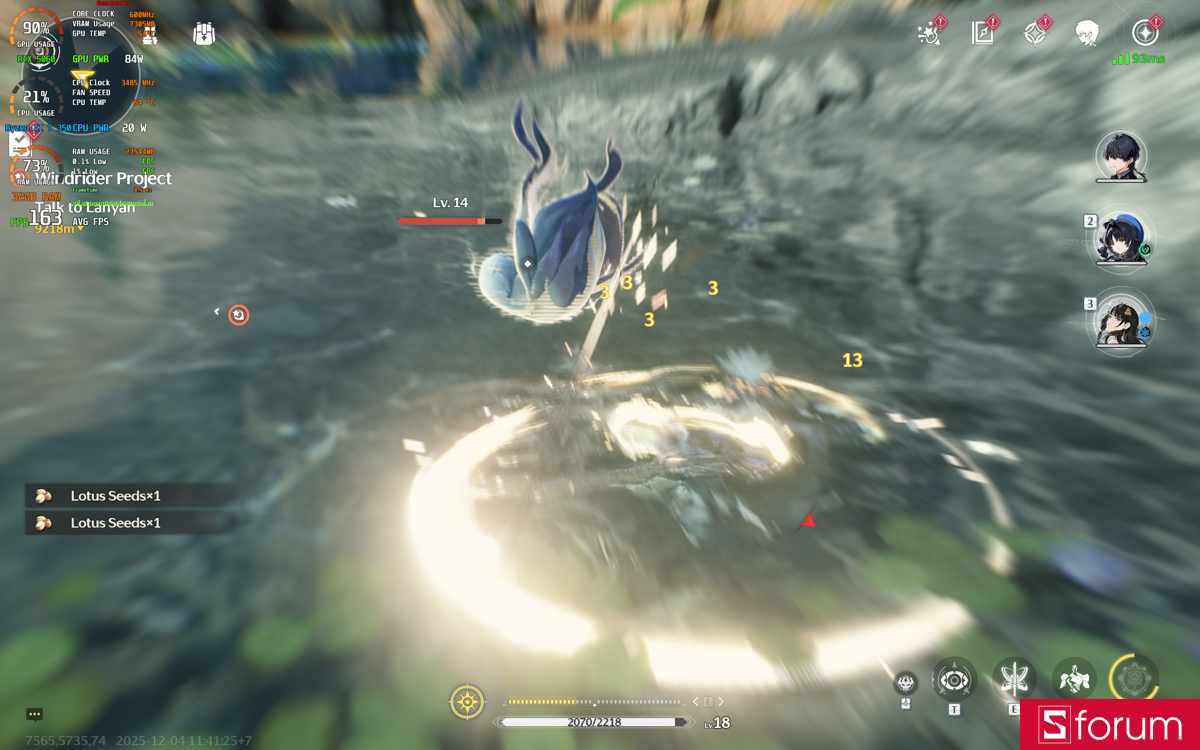Open the Windrider Project quest tracker

click(103, 179)
